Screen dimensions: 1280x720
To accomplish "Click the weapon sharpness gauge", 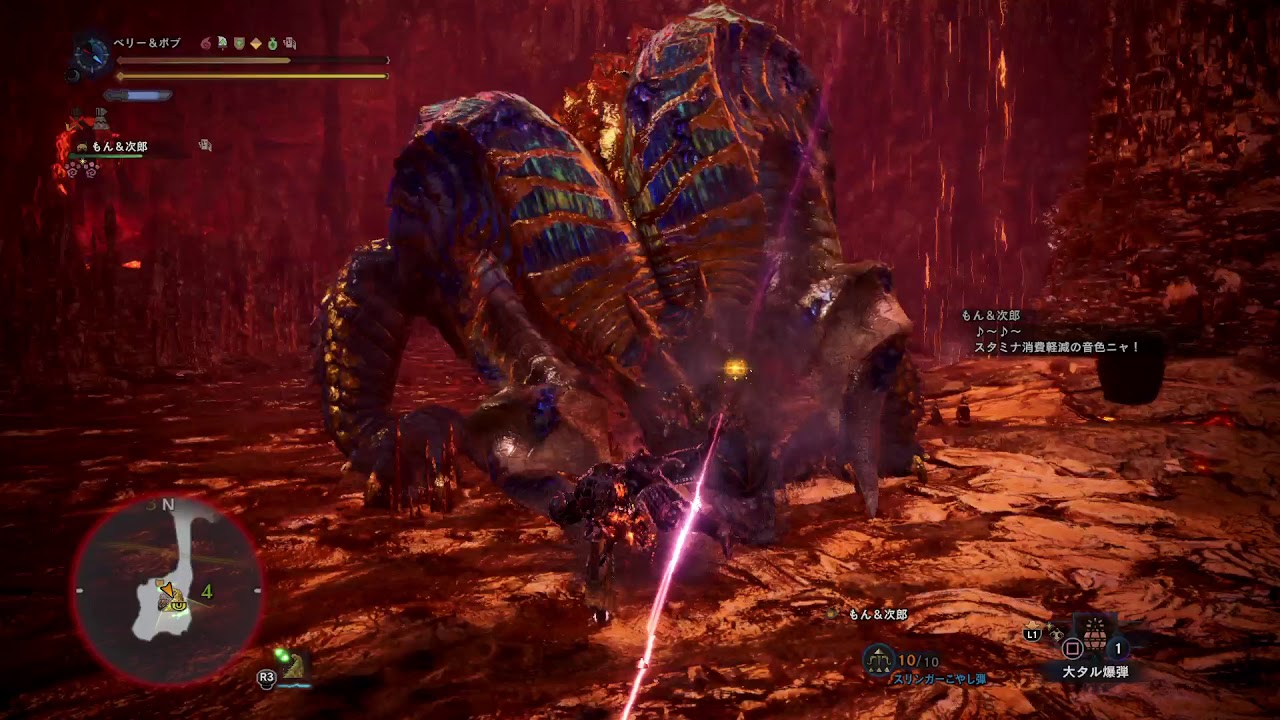I will point(138,96).
